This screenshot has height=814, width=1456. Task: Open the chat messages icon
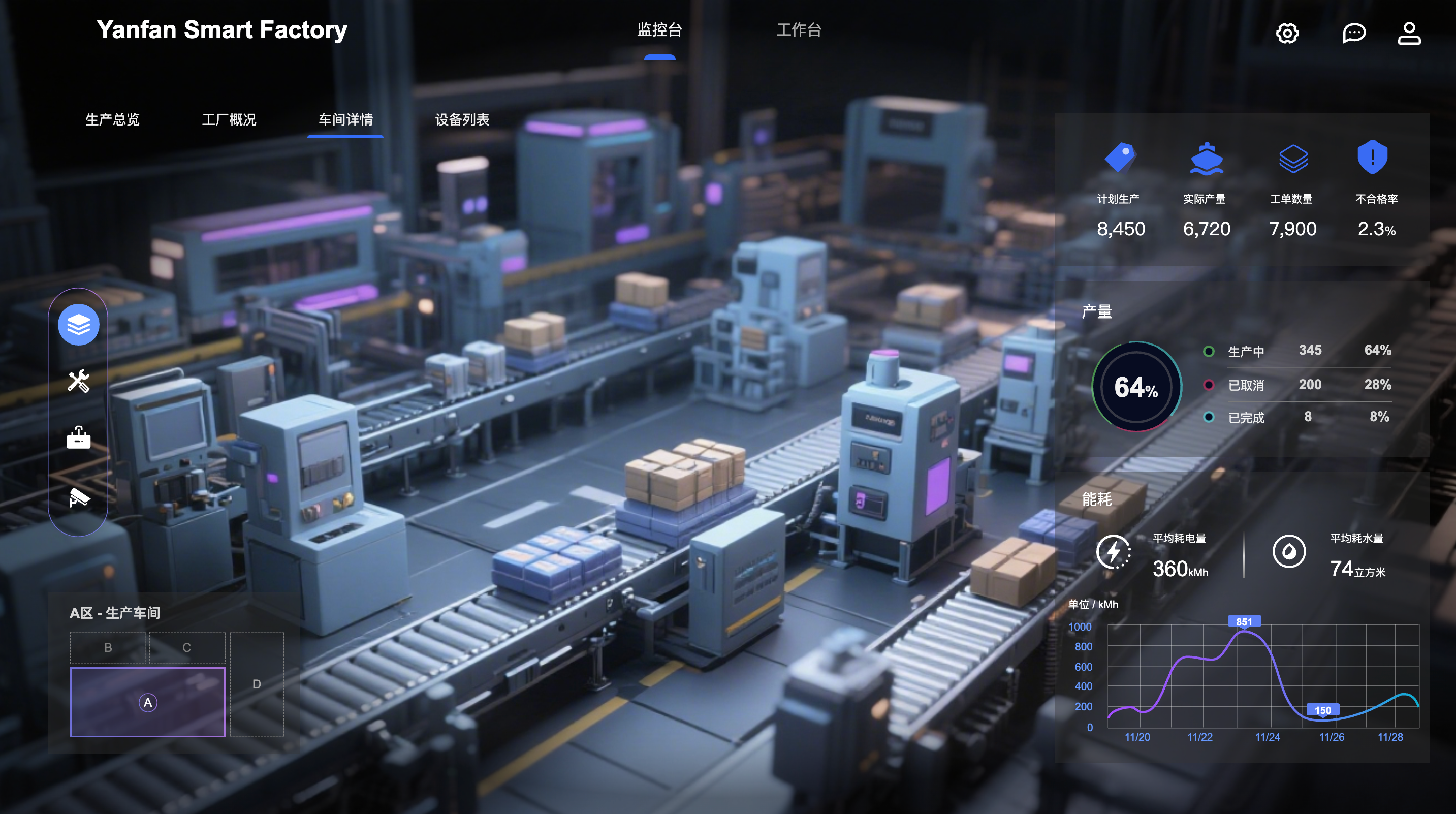tap(1354, 34)
